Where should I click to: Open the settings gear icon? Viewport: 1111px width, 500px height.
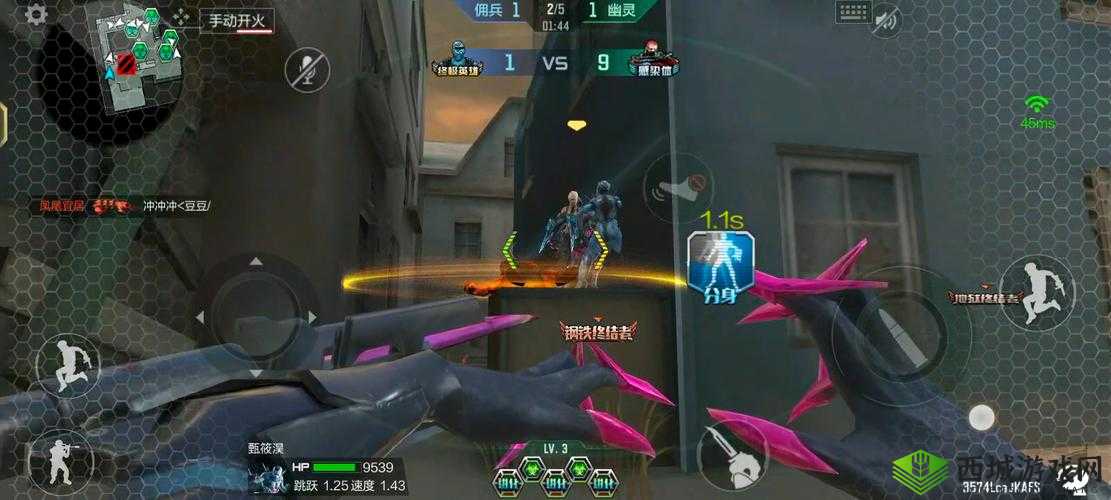tap(36, 14)
